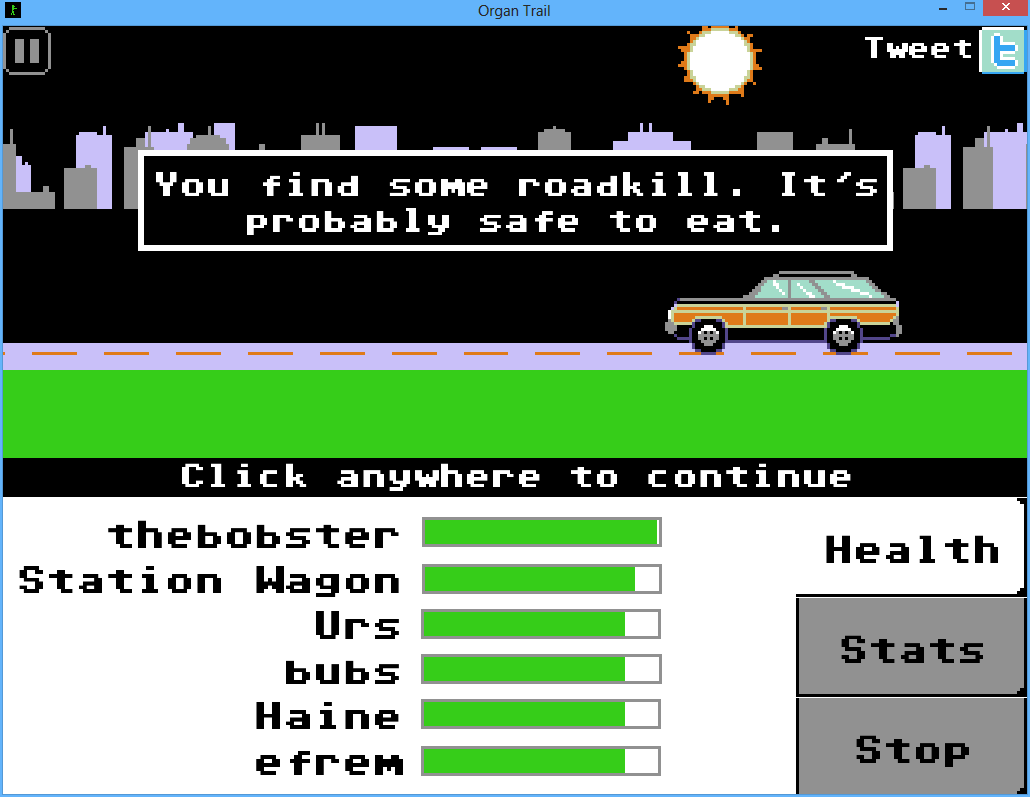
Task: Hit the Stop button
Action: click(911, 747)
